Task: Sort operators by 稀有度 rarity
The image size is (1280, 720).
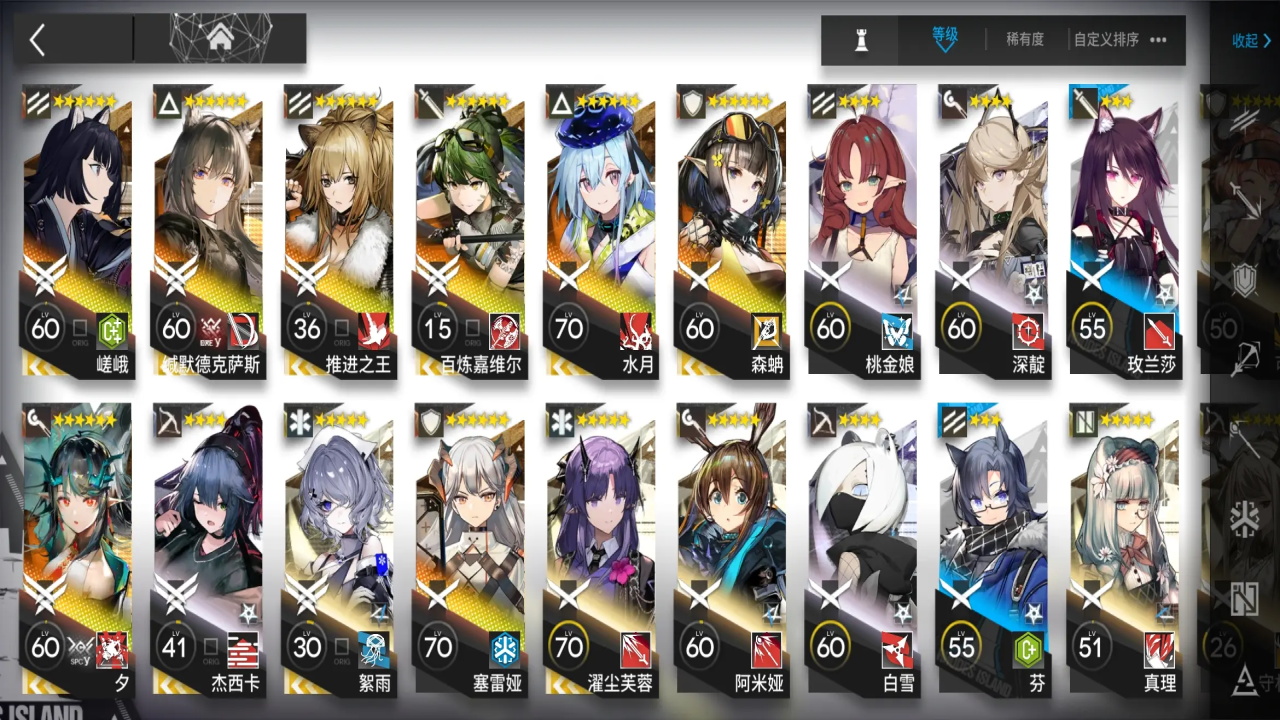Action: point(1024,40)
